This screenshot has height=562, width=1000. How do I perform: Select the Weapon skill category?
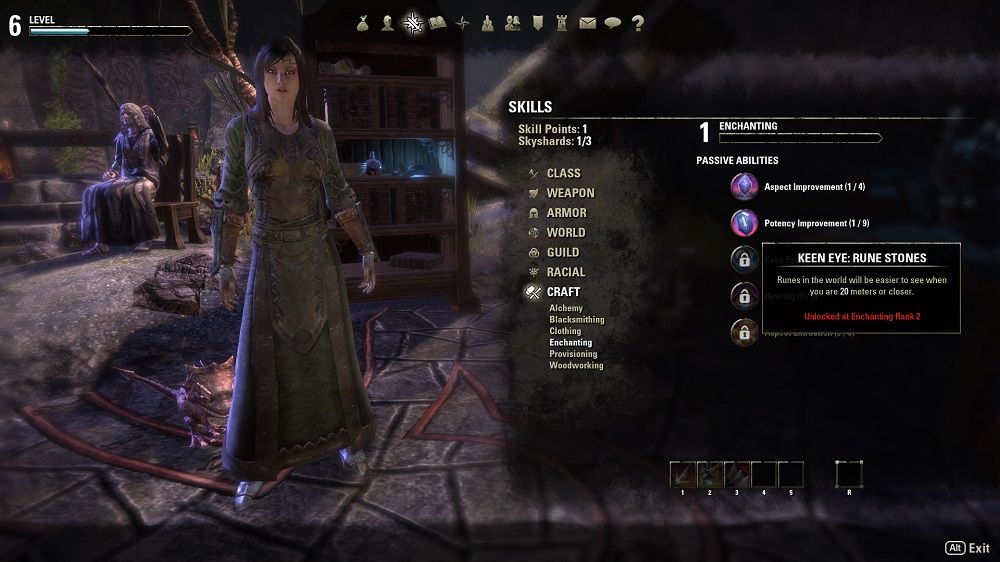pos(570,193)
